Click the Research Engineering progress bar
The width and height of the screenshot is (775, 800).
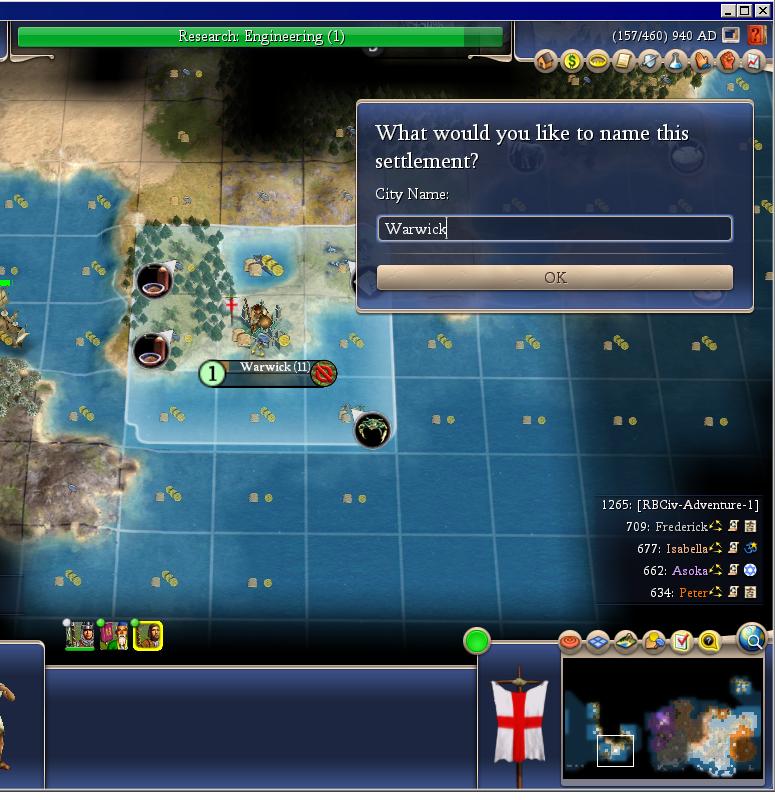pos(260,37)
